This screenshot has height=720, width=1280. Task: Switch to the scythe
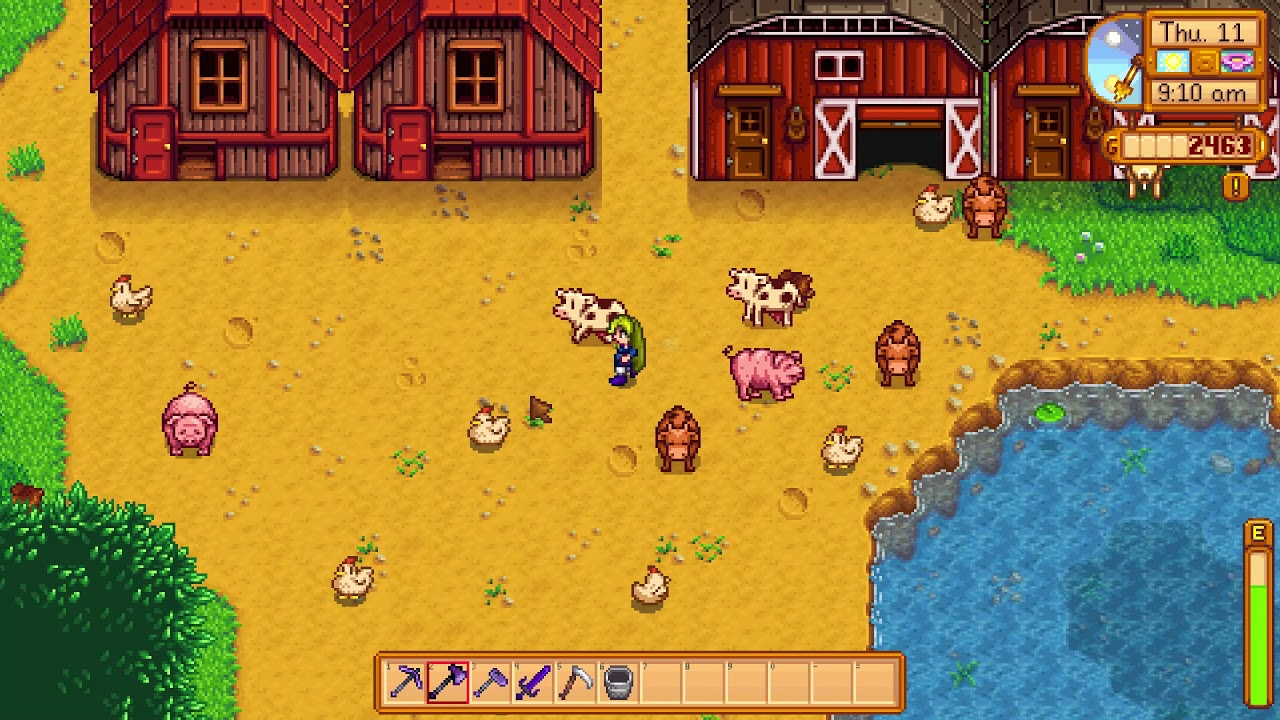click(576, 682)
